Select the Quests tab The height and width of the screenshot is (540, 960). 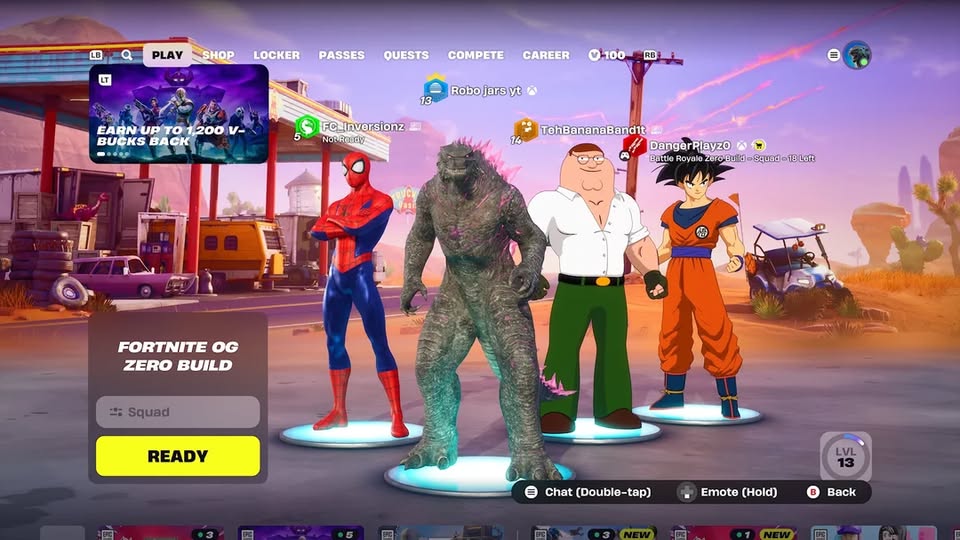pos(406,55)
